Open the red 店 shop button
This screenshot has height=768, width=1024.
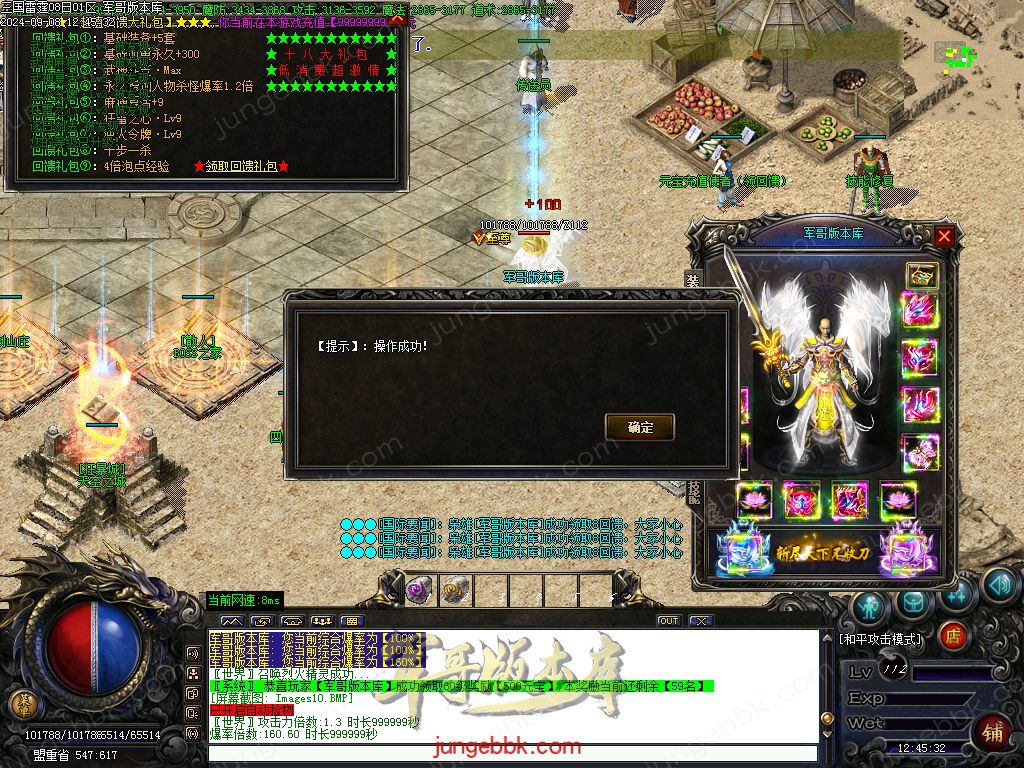pyautogui.click(x=953, y=635)
